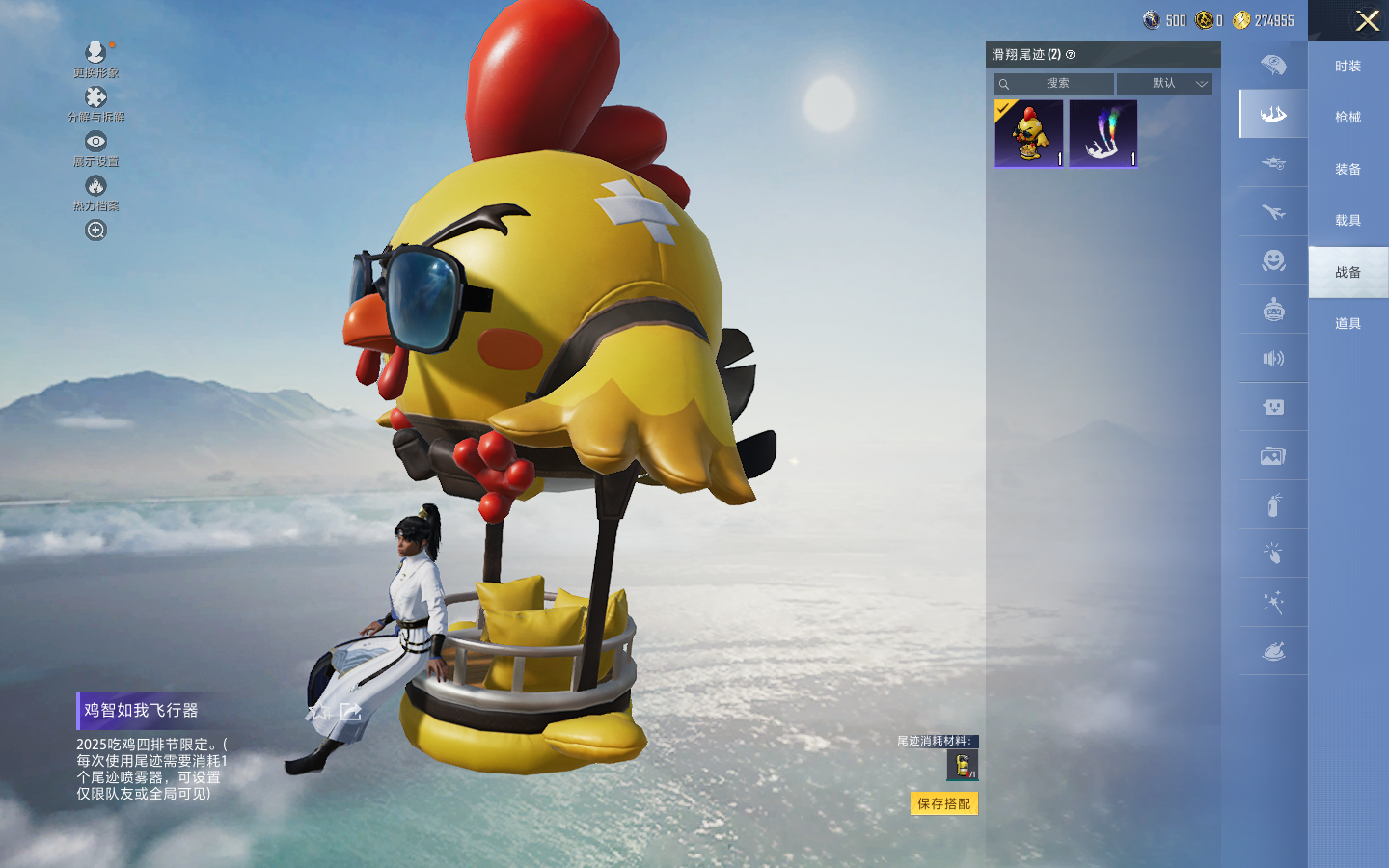Click the trail spray material icon
The height and width of the screenshot is (868, 1389).
(x=963, y=765)
